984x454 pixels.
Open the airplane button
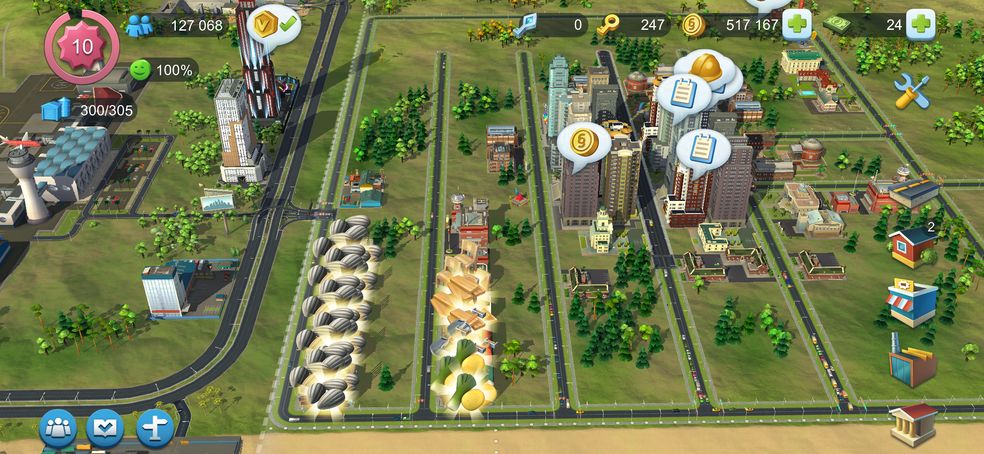click(x=155, y=428)
